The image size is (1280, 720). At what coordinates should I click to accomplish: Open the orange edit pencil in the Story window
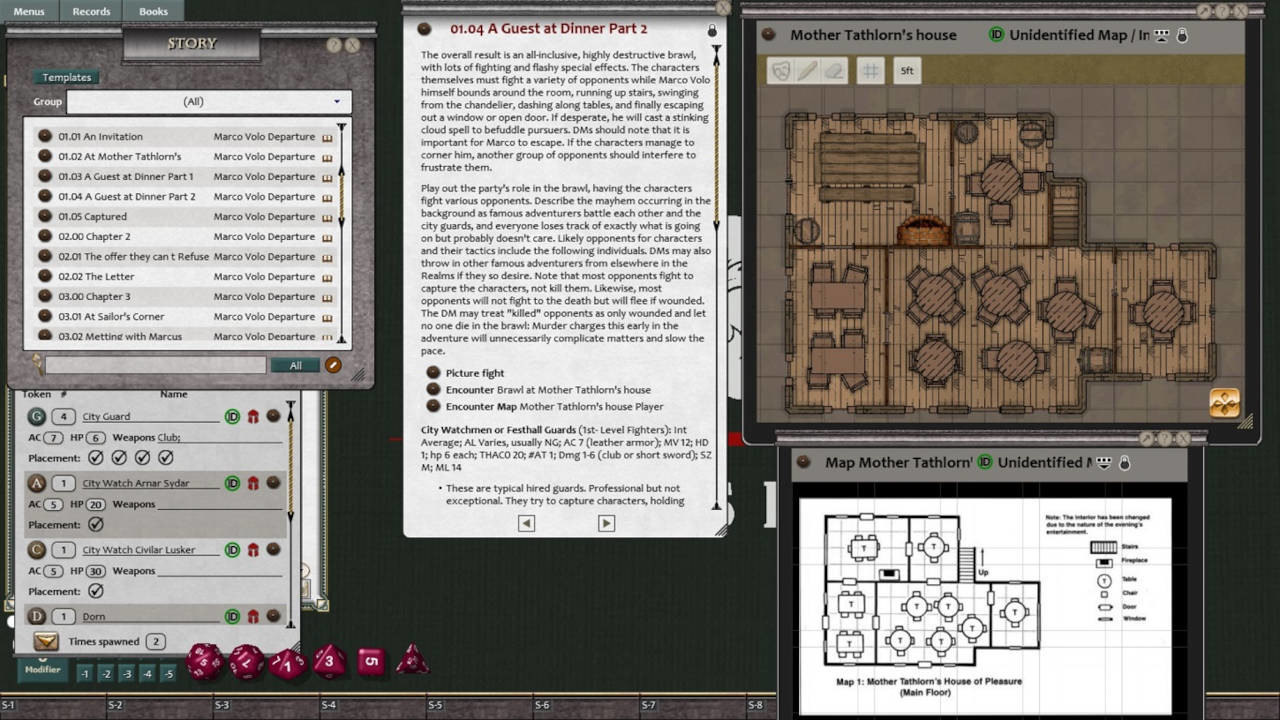tap(333, 365)
